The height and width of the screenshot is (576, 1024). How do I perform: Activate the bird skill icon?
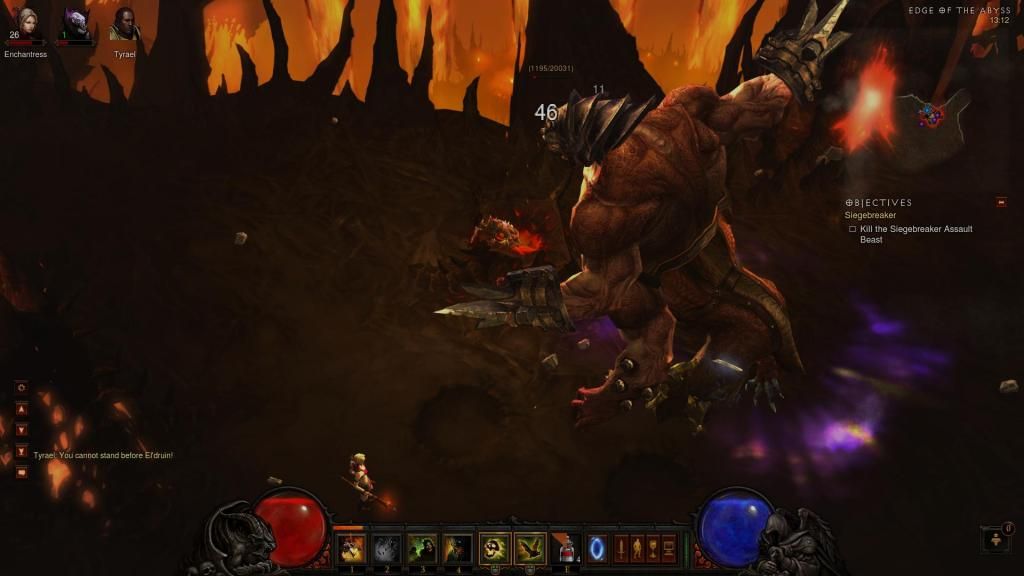(530, 548)
